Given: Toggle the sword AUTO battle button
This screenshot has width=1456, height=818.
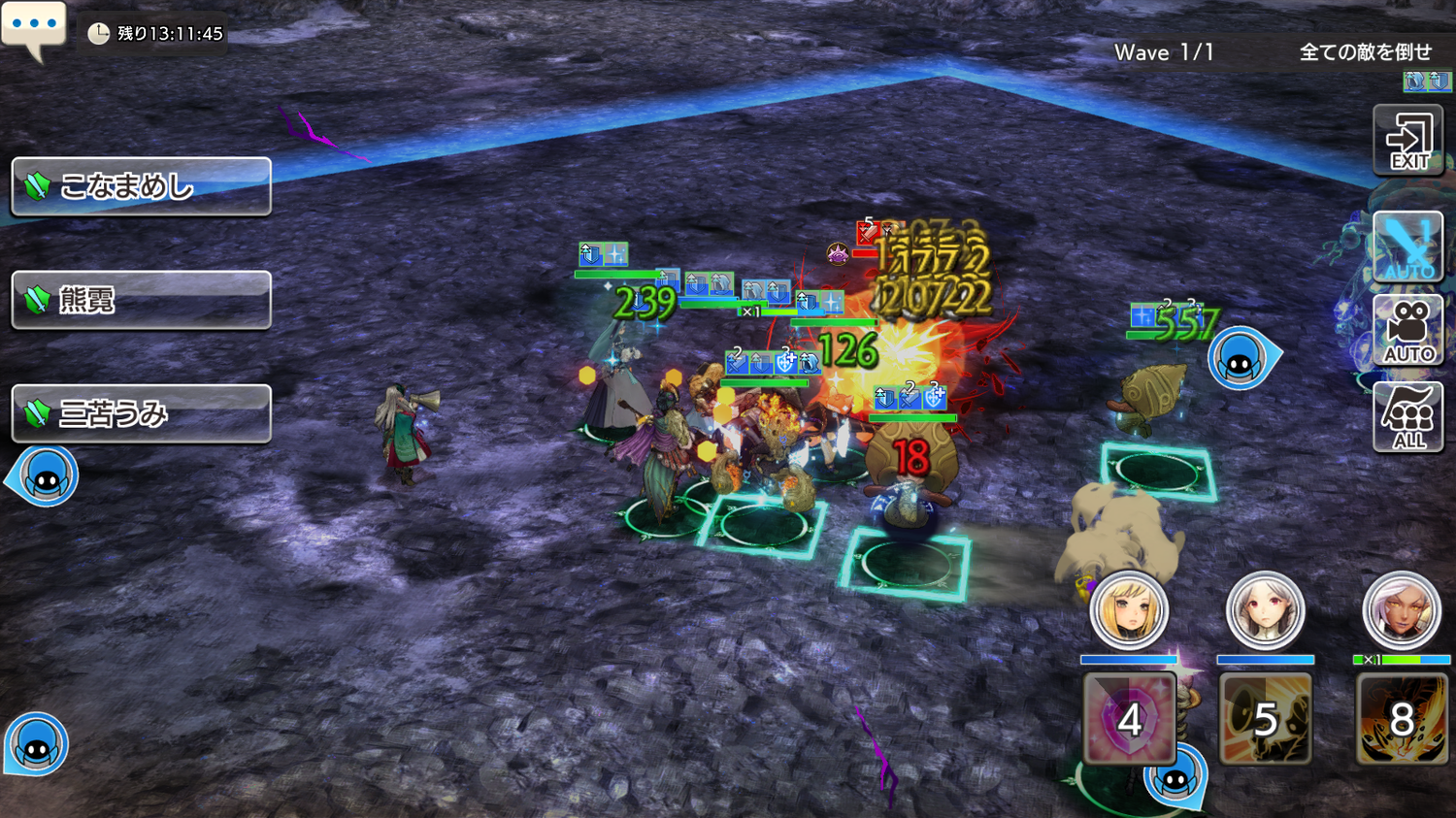Looking at the screenshot, I should tap(1408, 246).
